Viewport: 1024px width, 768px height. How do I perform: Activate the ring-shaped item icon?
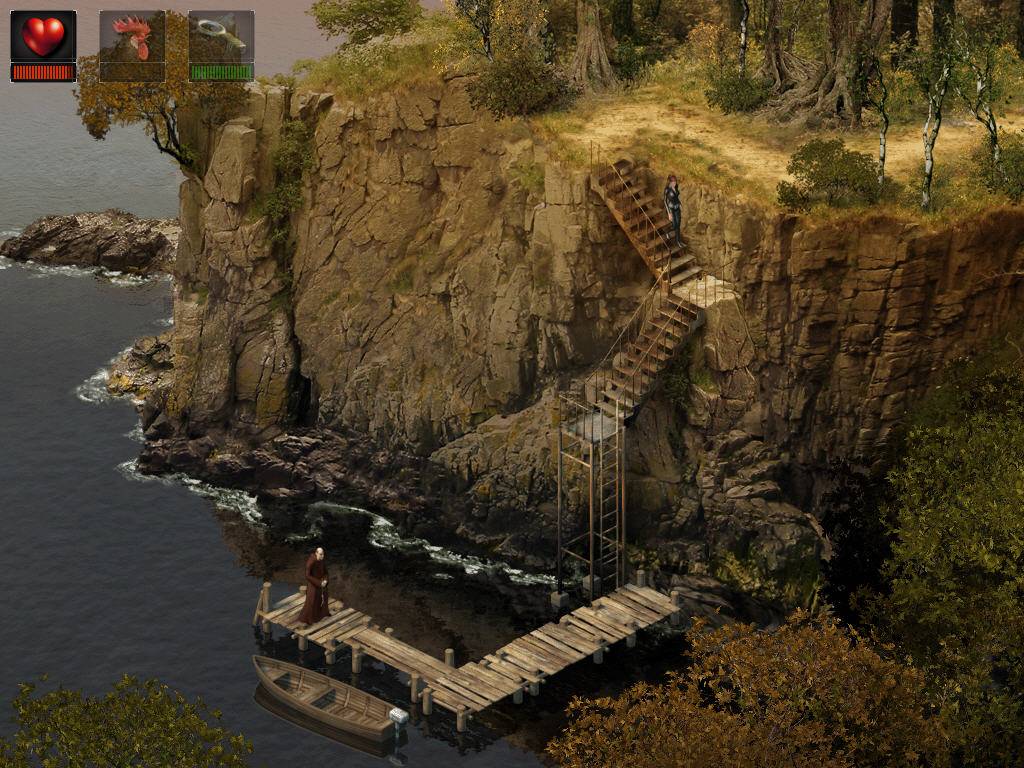pos(220,36)
